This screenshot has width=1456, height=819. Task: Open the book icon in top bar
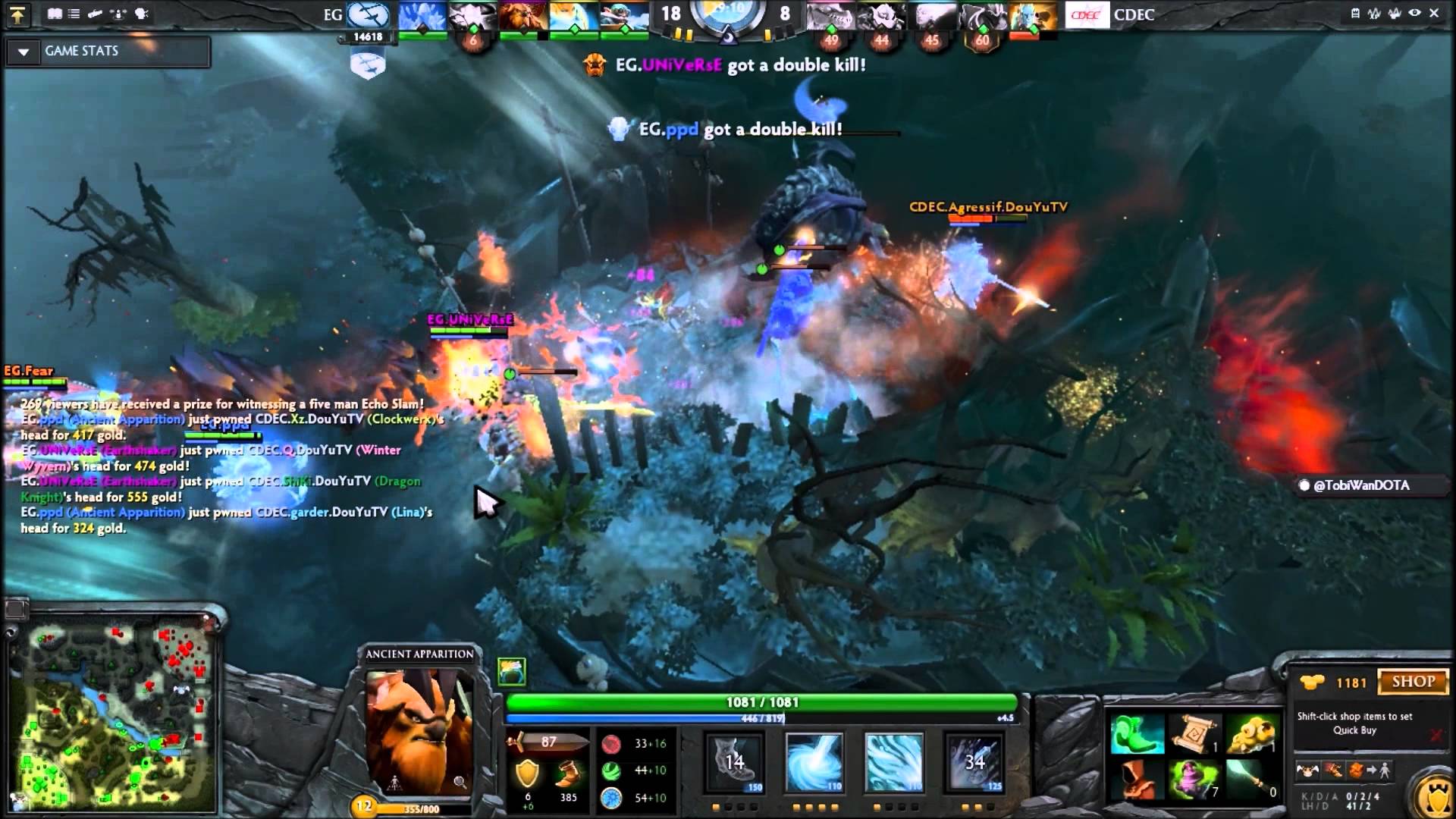point(55,14)
